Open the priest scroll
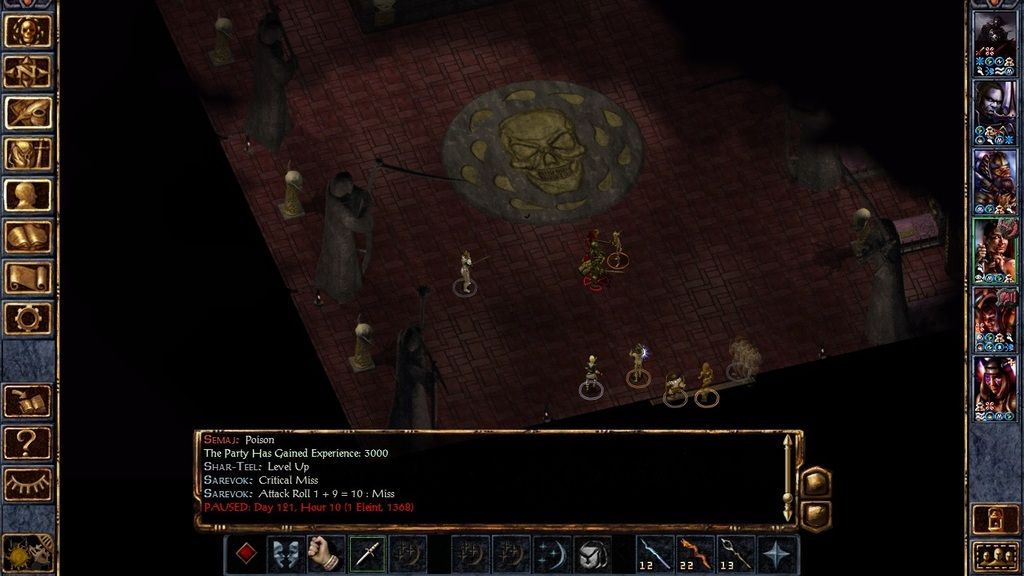This screenshot has height=576, width=1024. 29,277
